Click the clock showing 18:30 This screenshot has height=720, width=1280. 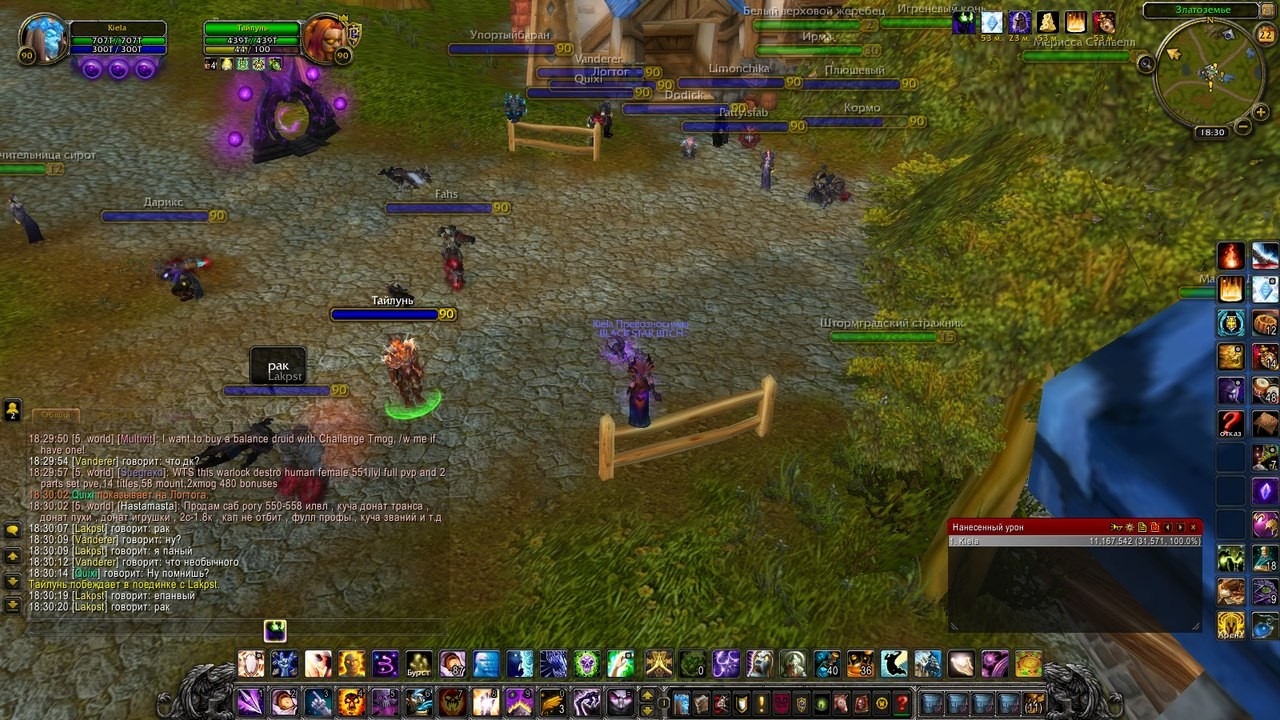coord(1211,132)
